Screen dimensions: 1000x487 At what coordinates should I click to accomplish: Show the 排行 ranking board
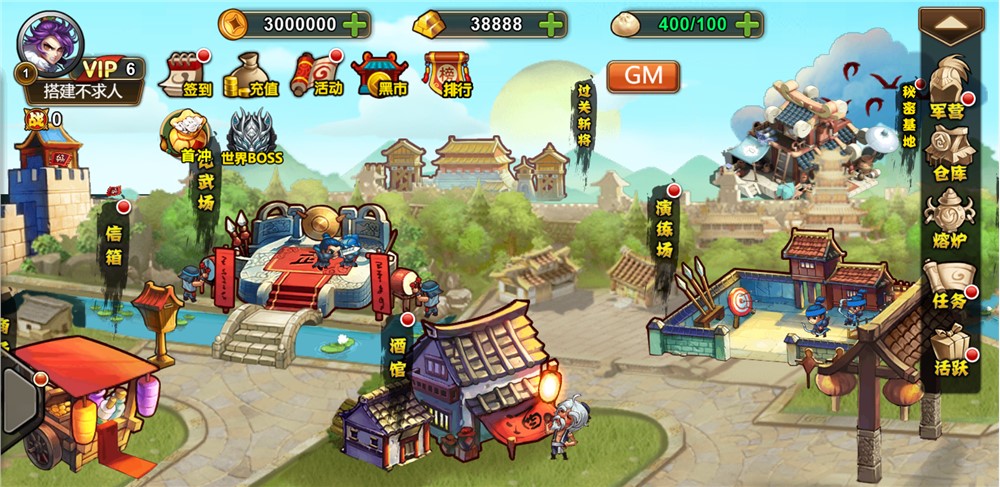(447, 73)
